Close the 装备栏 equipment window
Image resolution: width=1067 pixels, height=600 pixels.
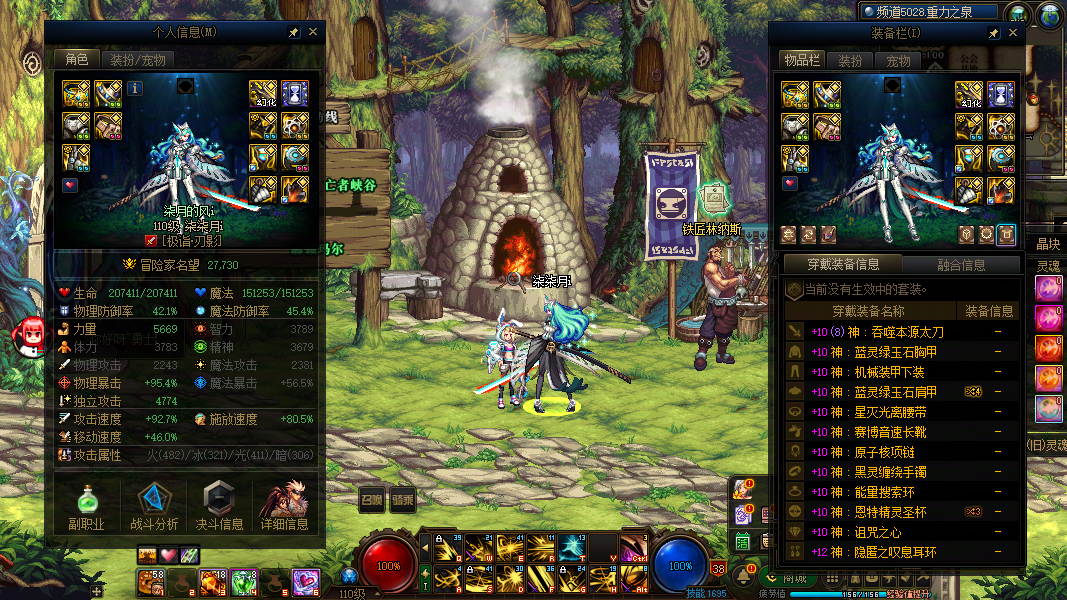coord(1013,33)
